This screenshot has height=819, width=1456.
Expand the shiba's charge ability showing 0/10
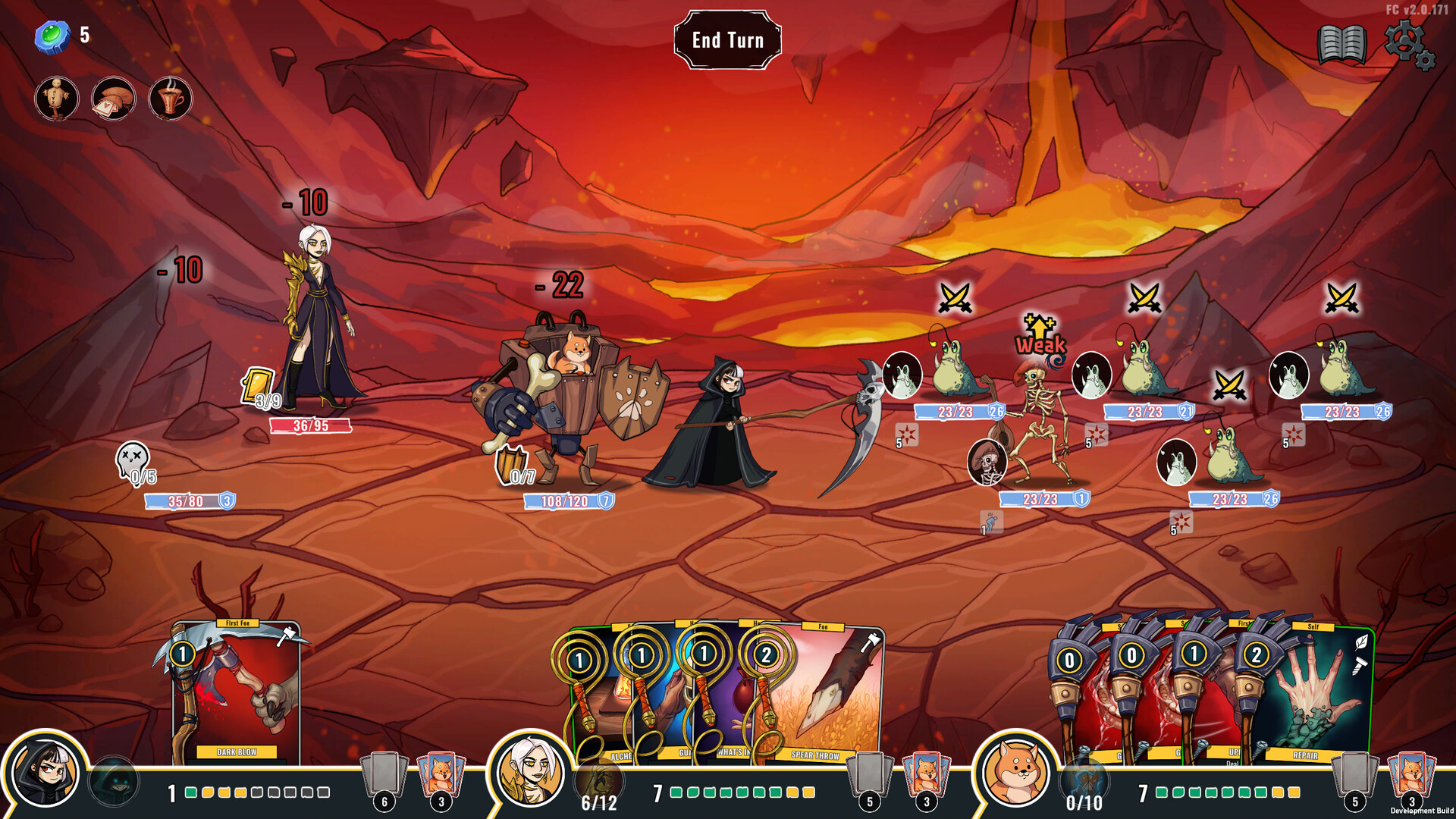pyautogui.click(x=1085, y=779)
